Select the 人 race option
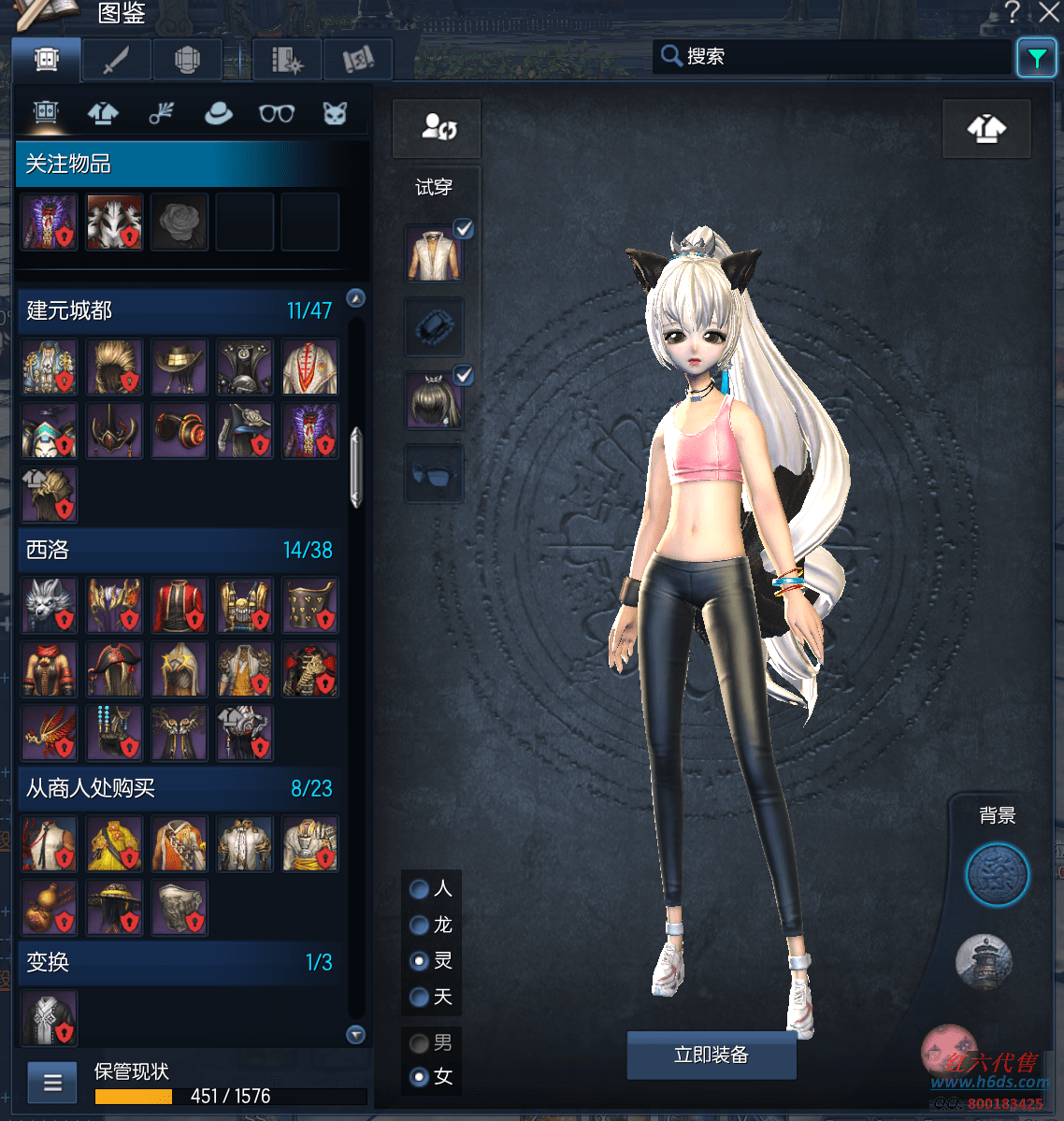 pyautogui.click(x=420, y=889)
